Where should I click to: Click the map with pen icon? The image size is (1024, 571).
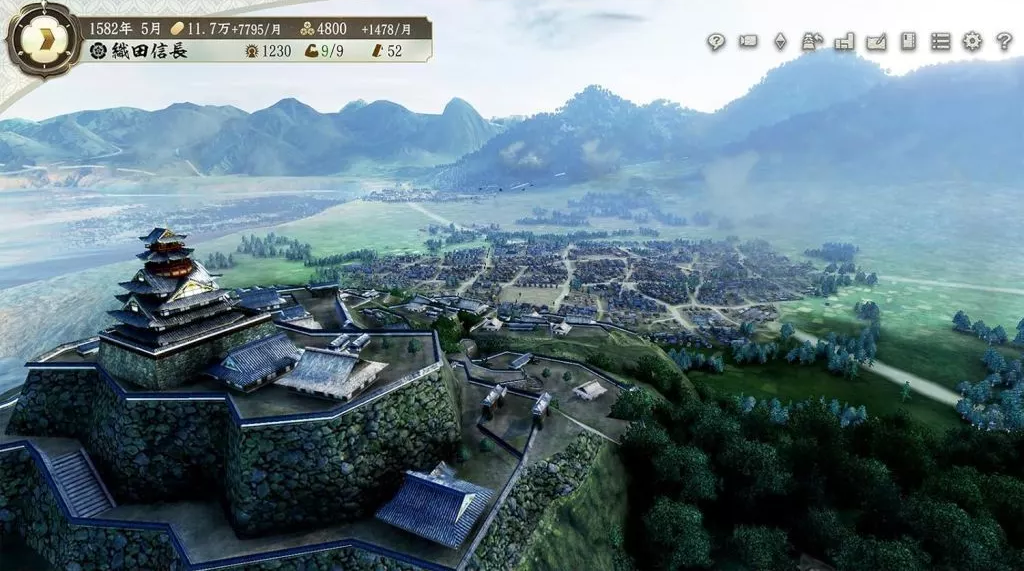pos(876,42)
